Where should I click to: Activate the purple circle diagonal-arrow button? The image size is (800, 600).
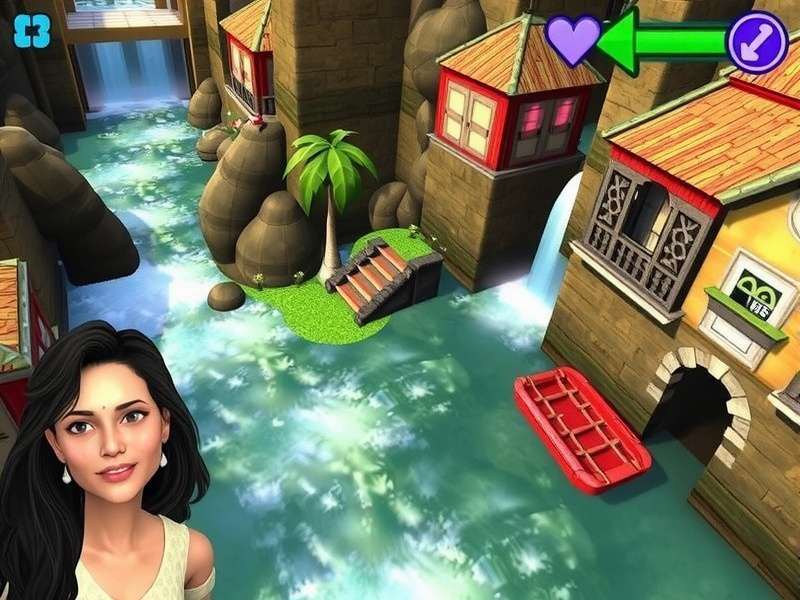(758, 41)
